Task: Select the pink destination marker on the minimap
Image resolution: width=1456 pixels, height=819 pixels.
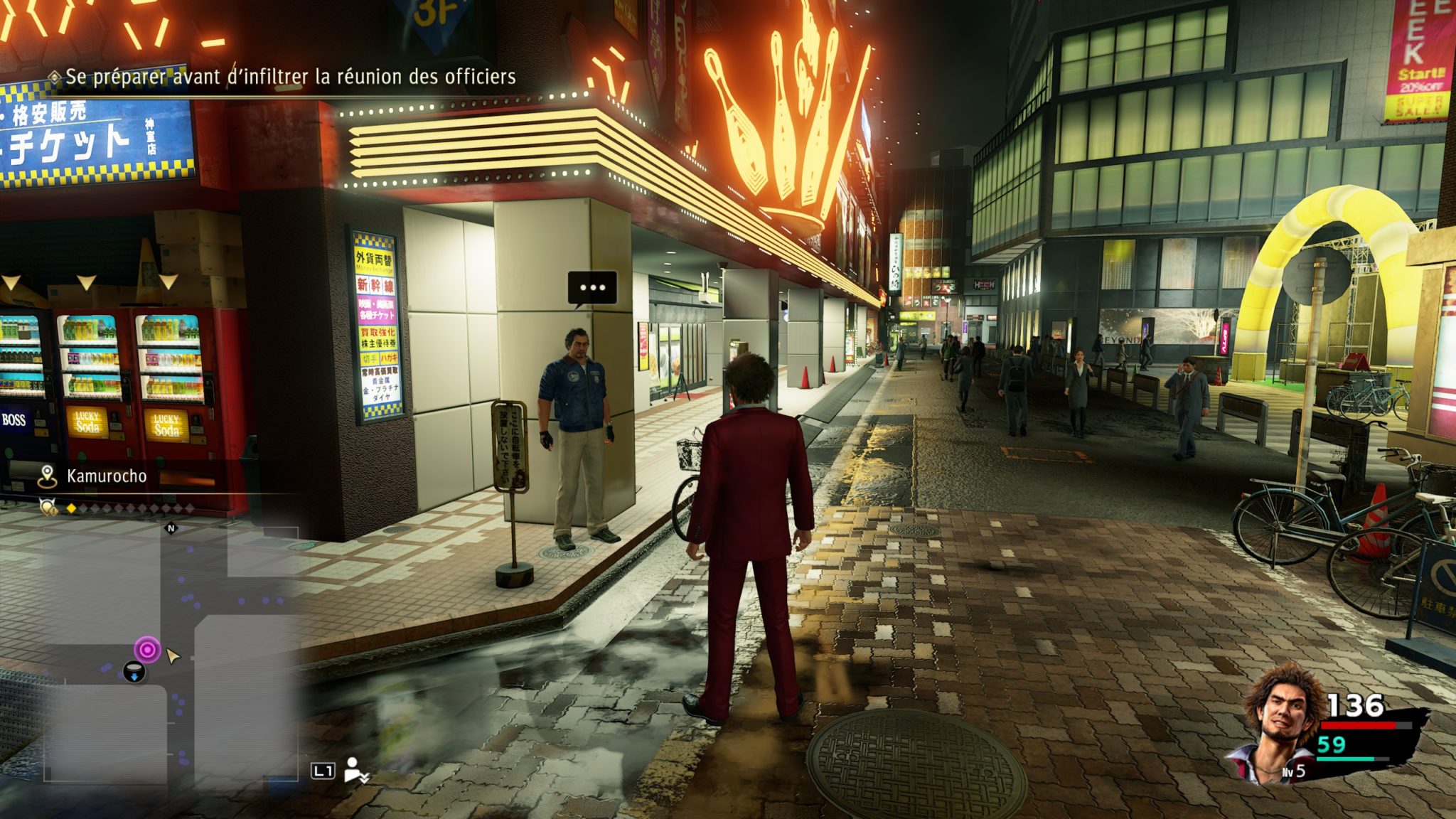Action: pos(147,649)
